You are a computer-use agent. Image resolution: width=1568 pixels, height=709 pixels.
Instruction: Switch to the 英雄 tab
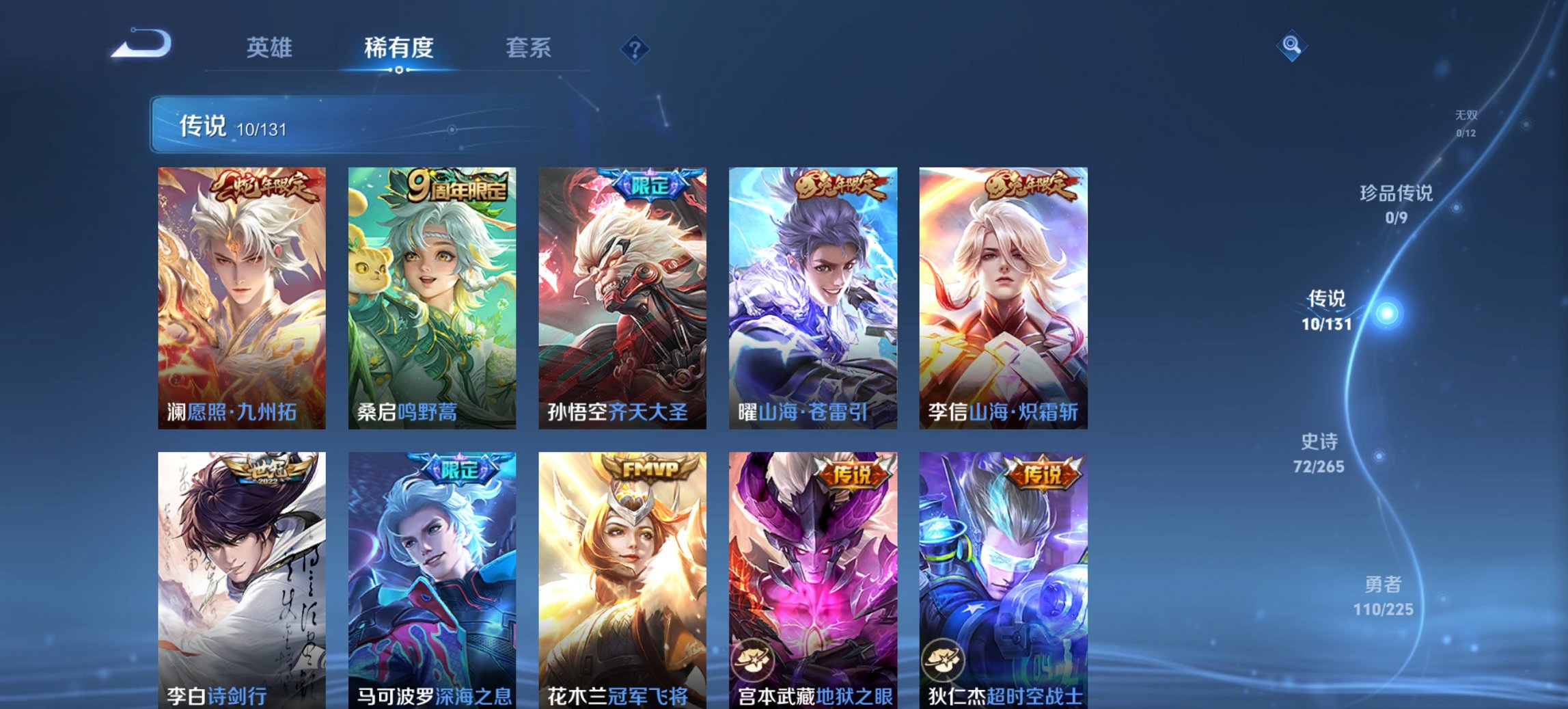pyautogui.click(x=271, y=48)
